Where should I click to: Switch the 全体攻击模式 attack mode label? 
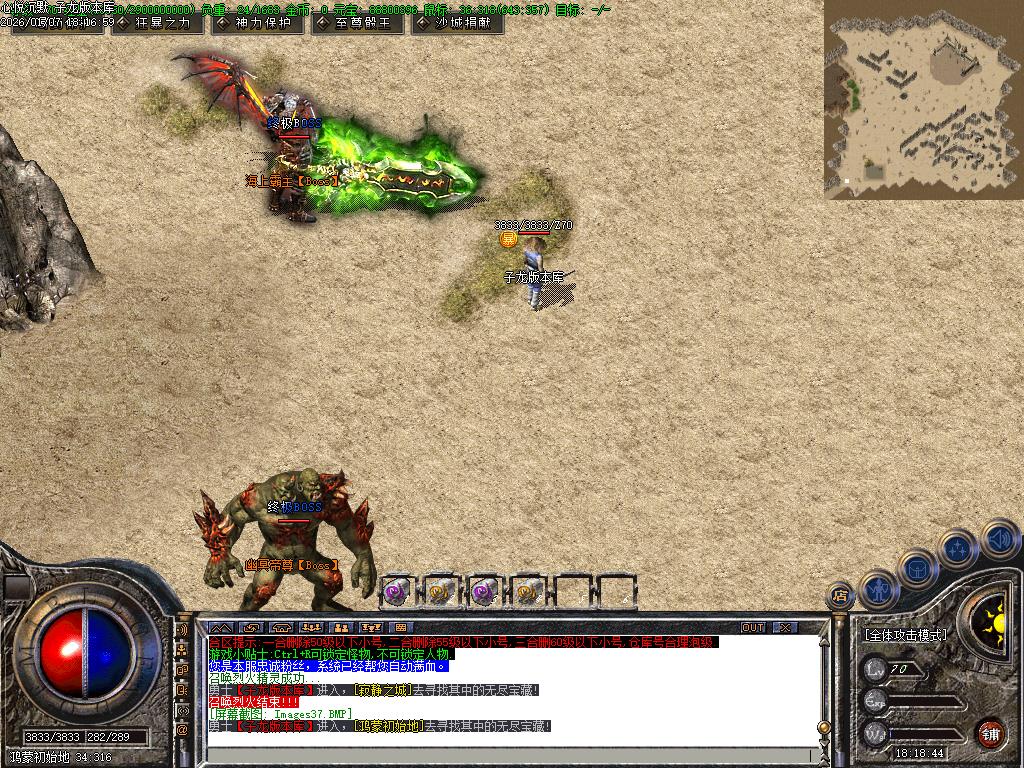[905, 635]
